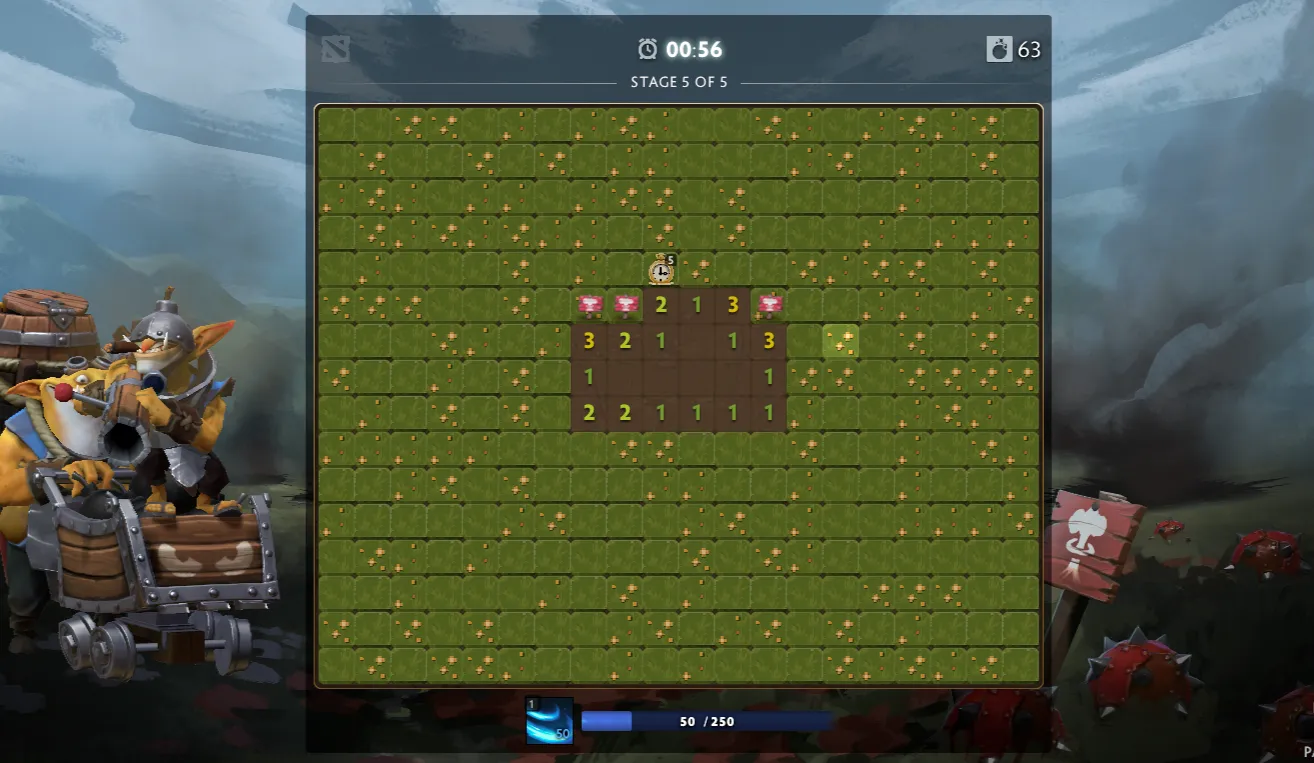Reveal the highlighted bright grass tile
The width and height of the screenshot is (1314, 763).
[x=841, y=341]
